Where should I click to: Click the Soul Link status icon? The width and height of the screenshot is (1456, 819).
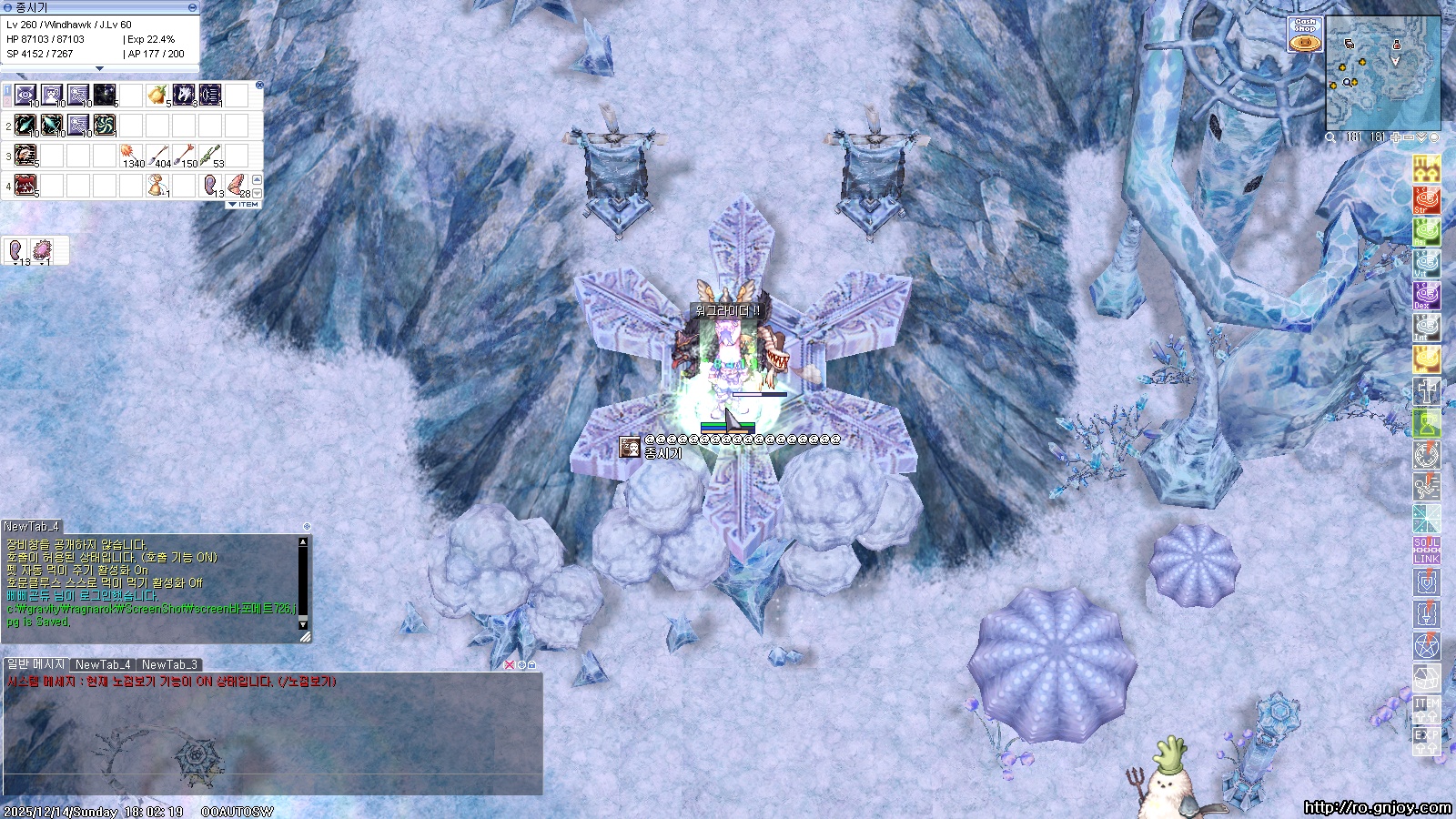point(1426,551)
